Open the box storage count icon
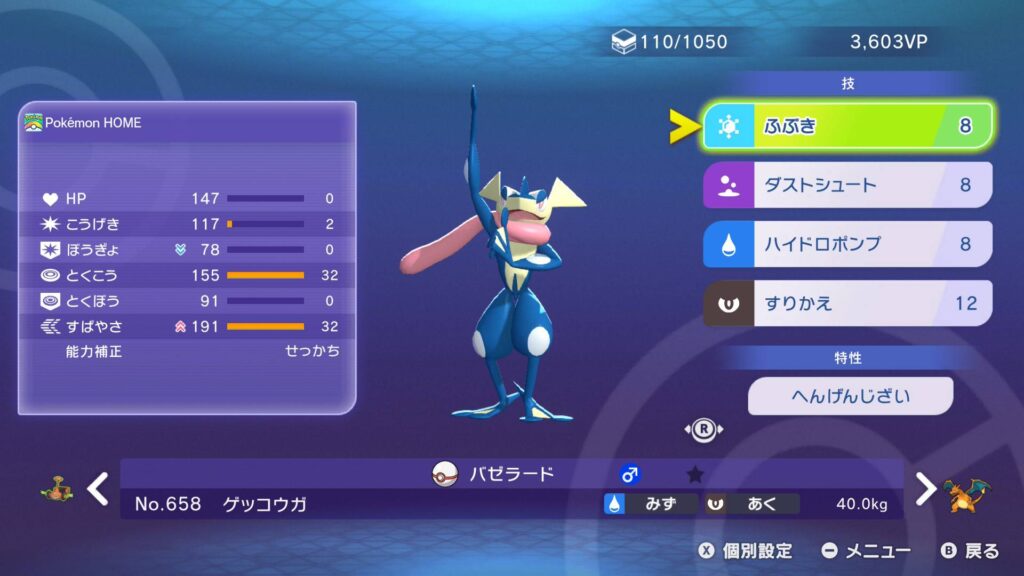 pos(623,42)
